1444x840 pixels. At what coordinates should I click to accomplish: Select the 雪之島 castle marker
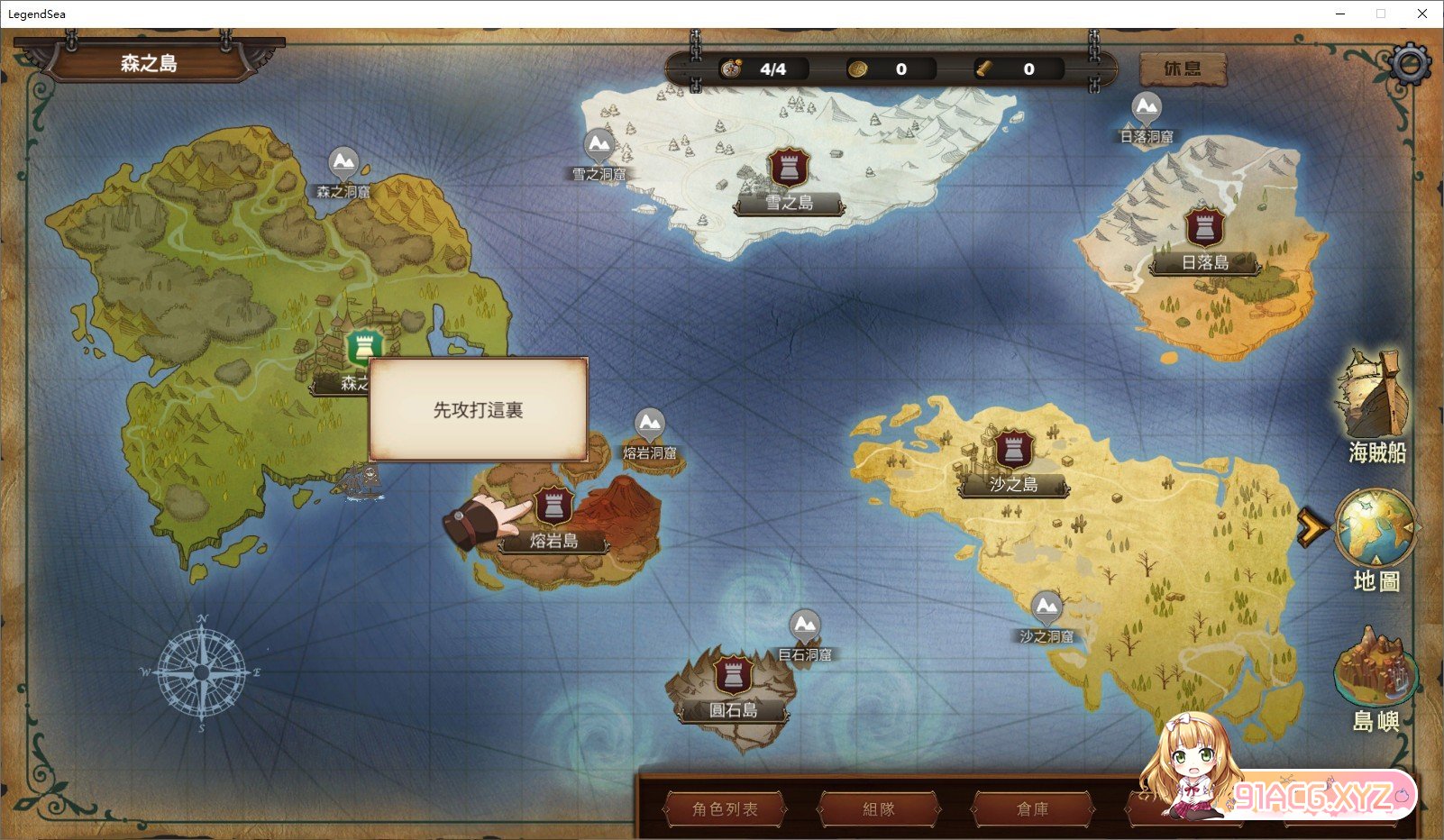(789, 169)
